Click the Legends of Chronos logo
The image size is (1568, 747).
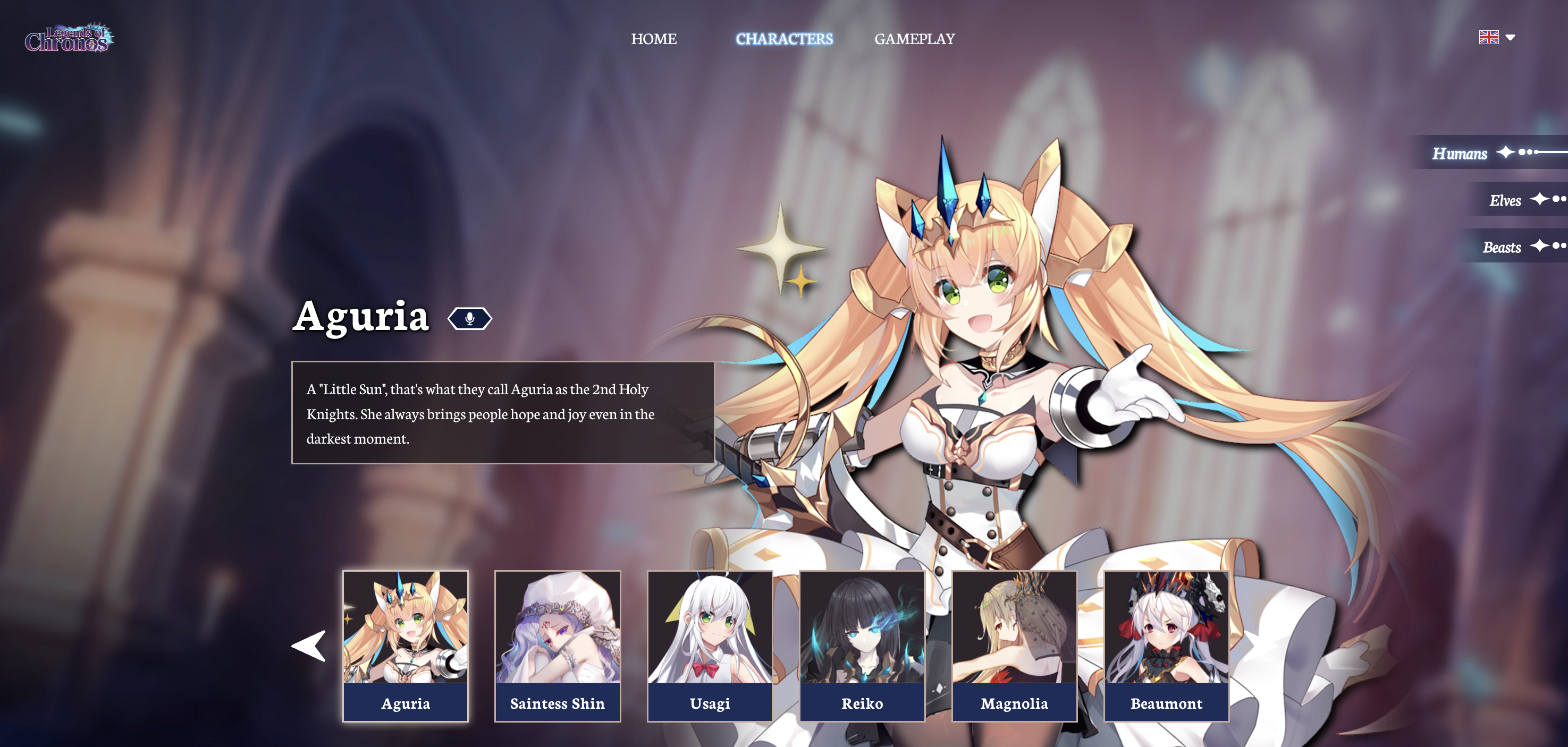coord(69,39)
